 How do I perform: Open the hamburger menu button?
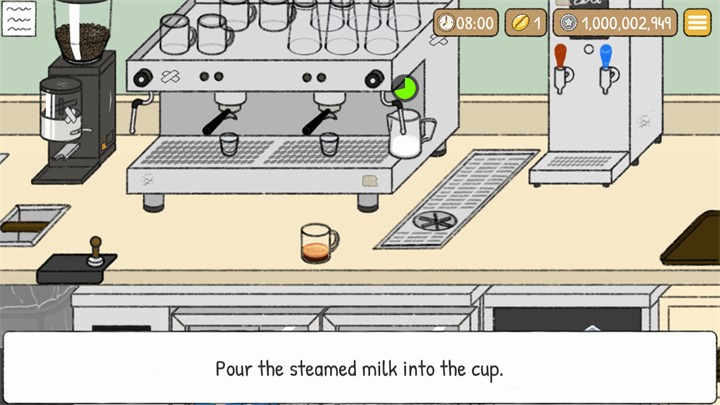tap(697, 23)
